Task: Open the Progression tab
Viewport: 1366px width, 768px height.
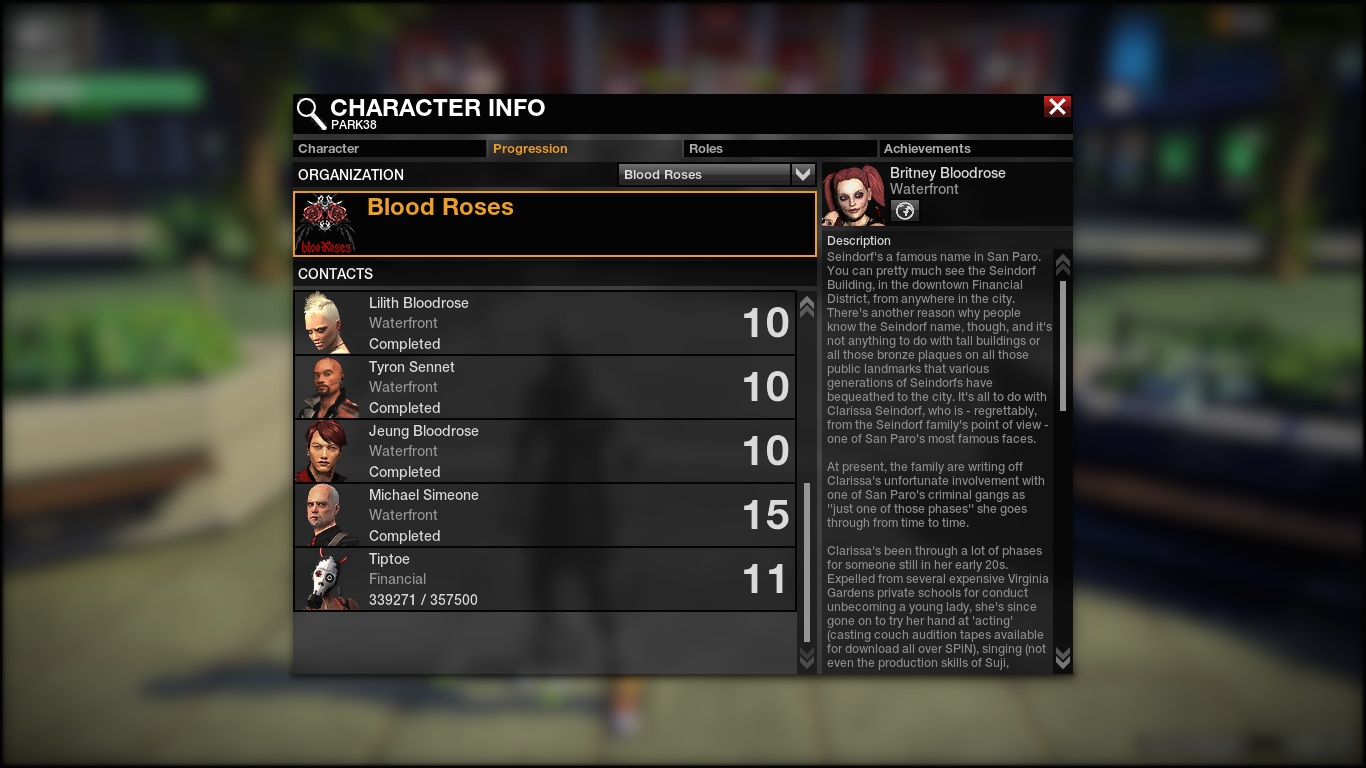Action: 584,149
